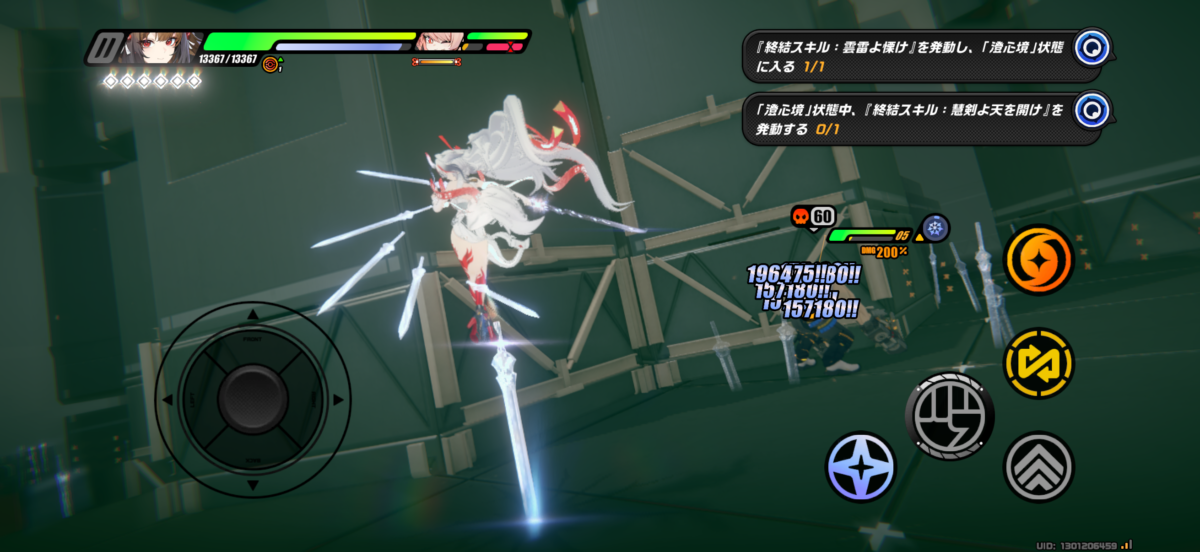The image size is (1200, 552).
Task: Select the active brown-haired character portrait
Action: pyautogui.click(x=158, y=47)
